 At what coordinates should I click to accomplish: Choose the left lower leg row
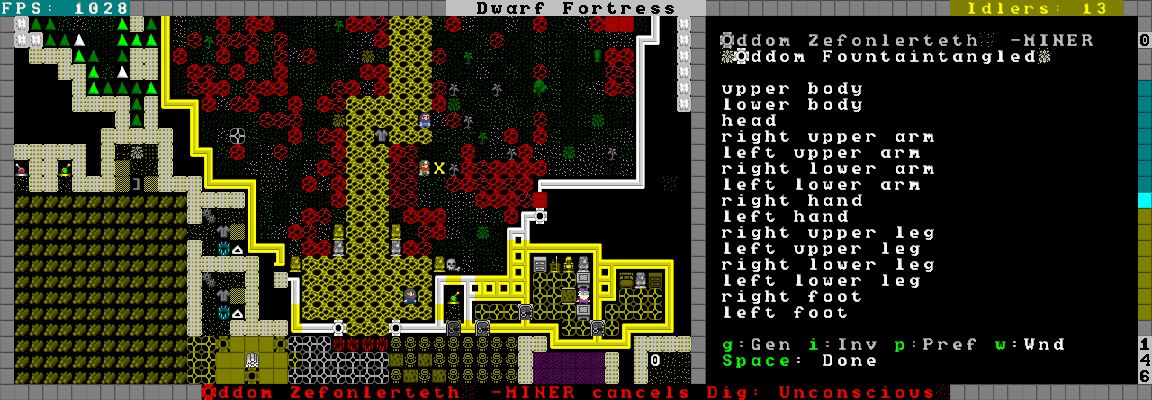pyautogui.click(x=820, y=281)
